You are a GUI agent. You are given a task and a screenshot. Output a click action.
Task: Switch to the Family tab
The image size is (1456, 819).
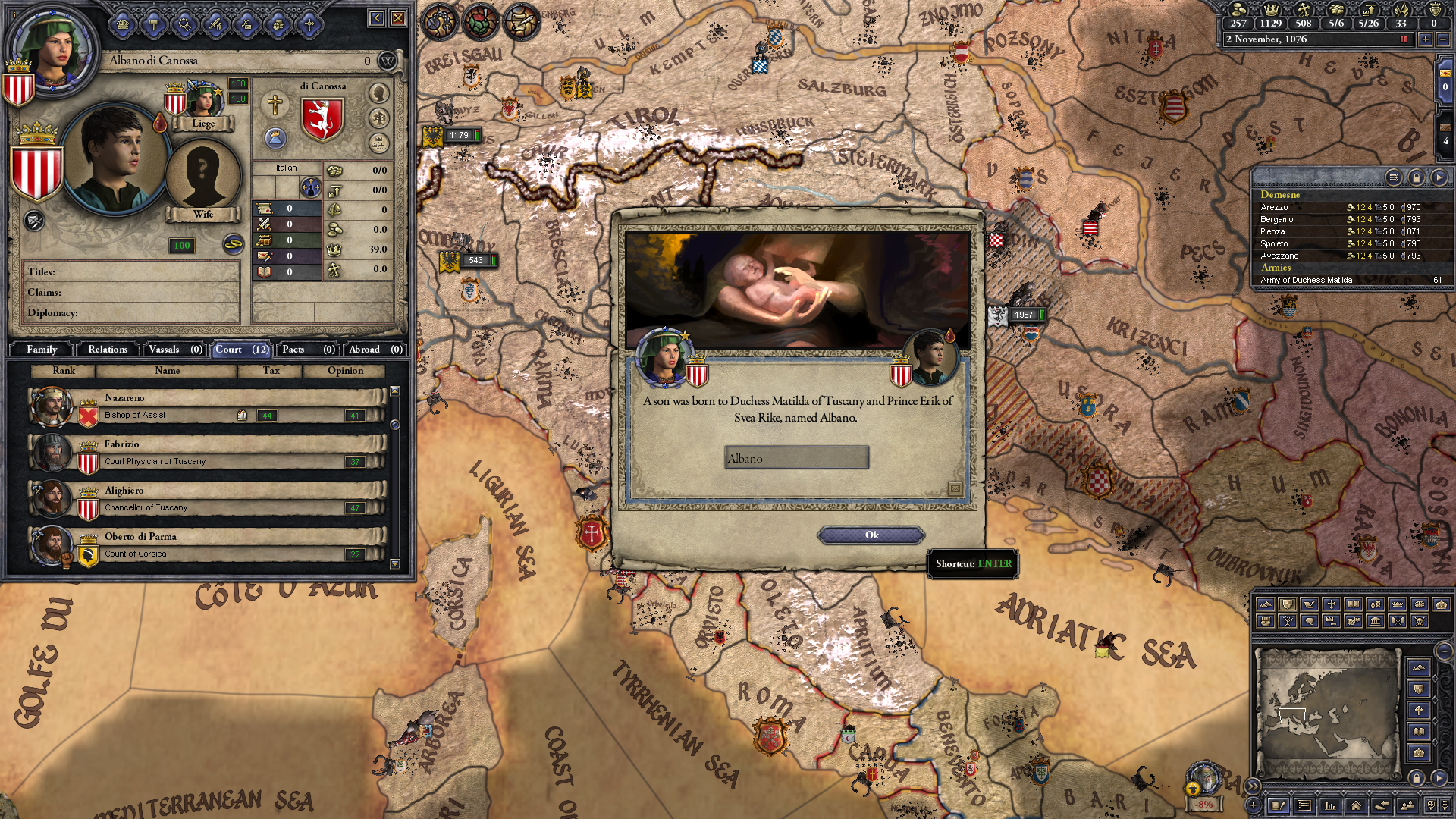(42, 350)
